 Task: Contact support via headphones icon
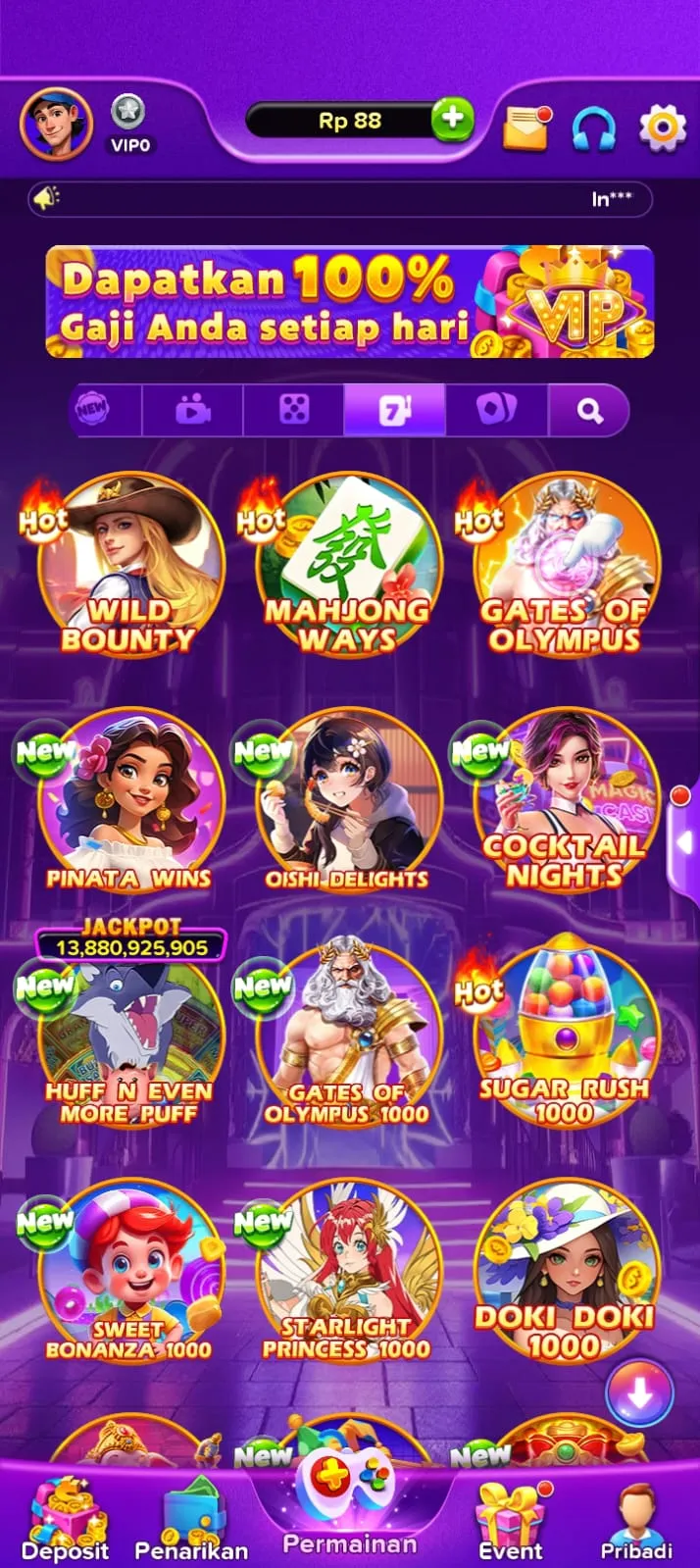coord(594,127)
